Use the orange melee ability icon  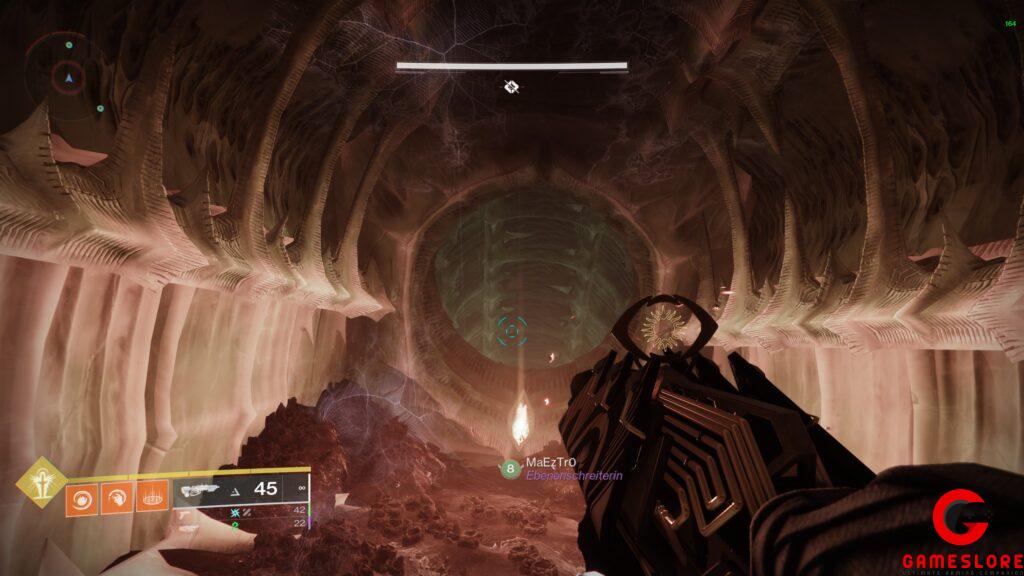116,498
